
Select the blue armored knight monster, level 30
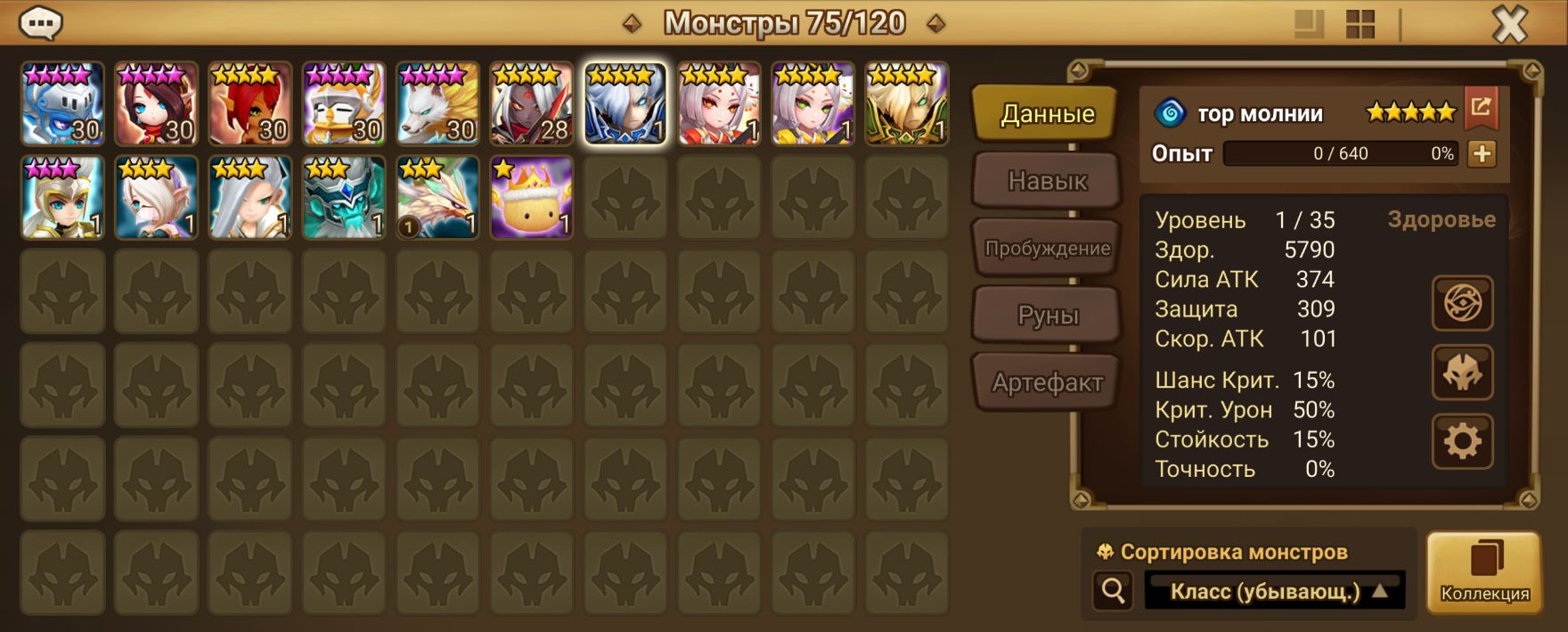[62, 103]
